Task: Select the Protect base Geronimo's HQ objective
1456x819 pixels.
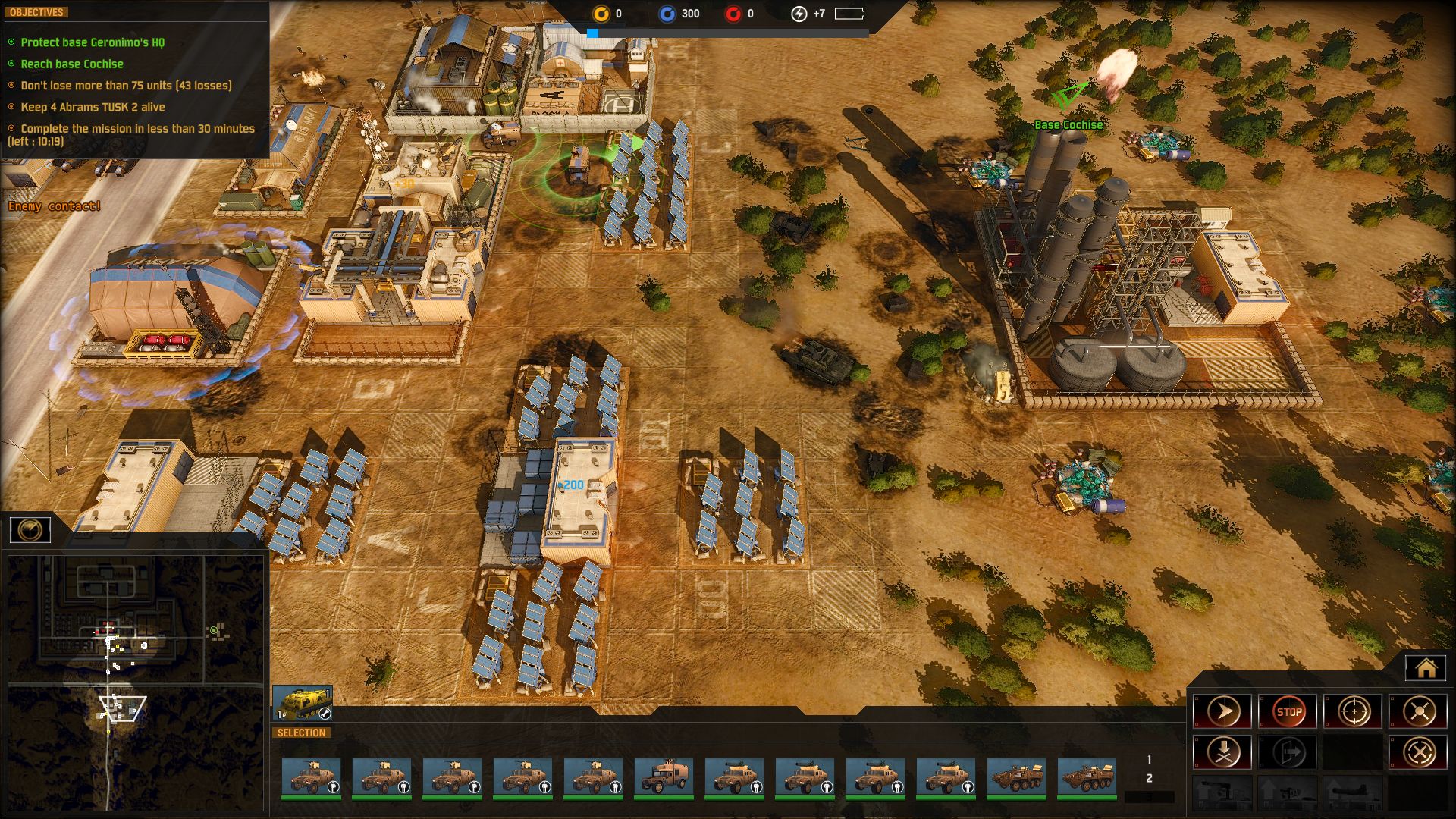Action: click(x=93, y=42)
